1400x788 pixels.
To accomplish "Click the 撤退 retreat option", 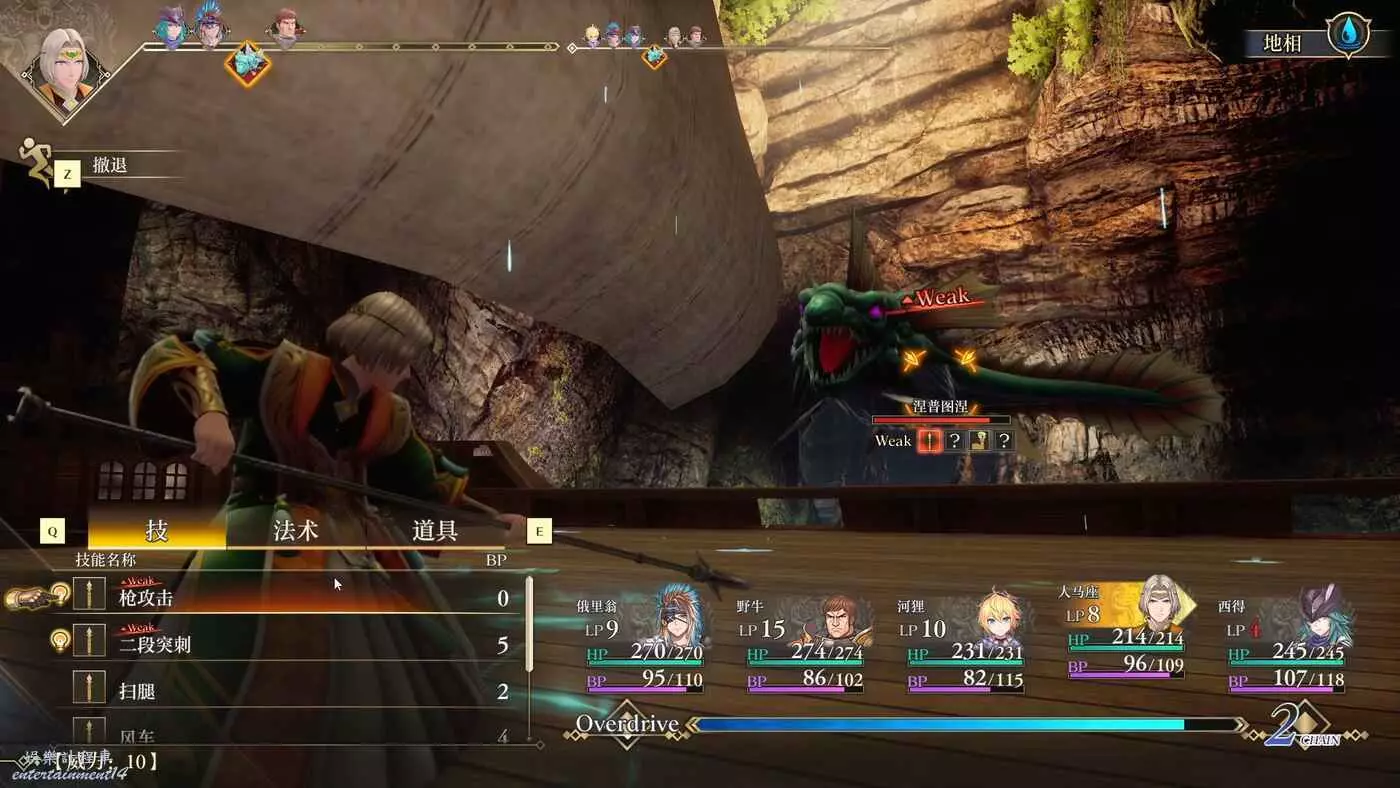I will pos(110,166).
